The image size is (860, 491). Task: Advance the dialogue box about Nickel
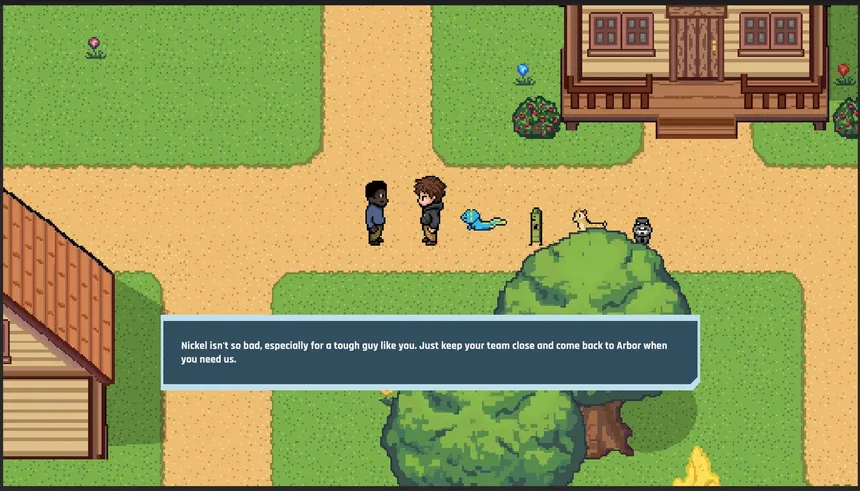pos(430,352)
